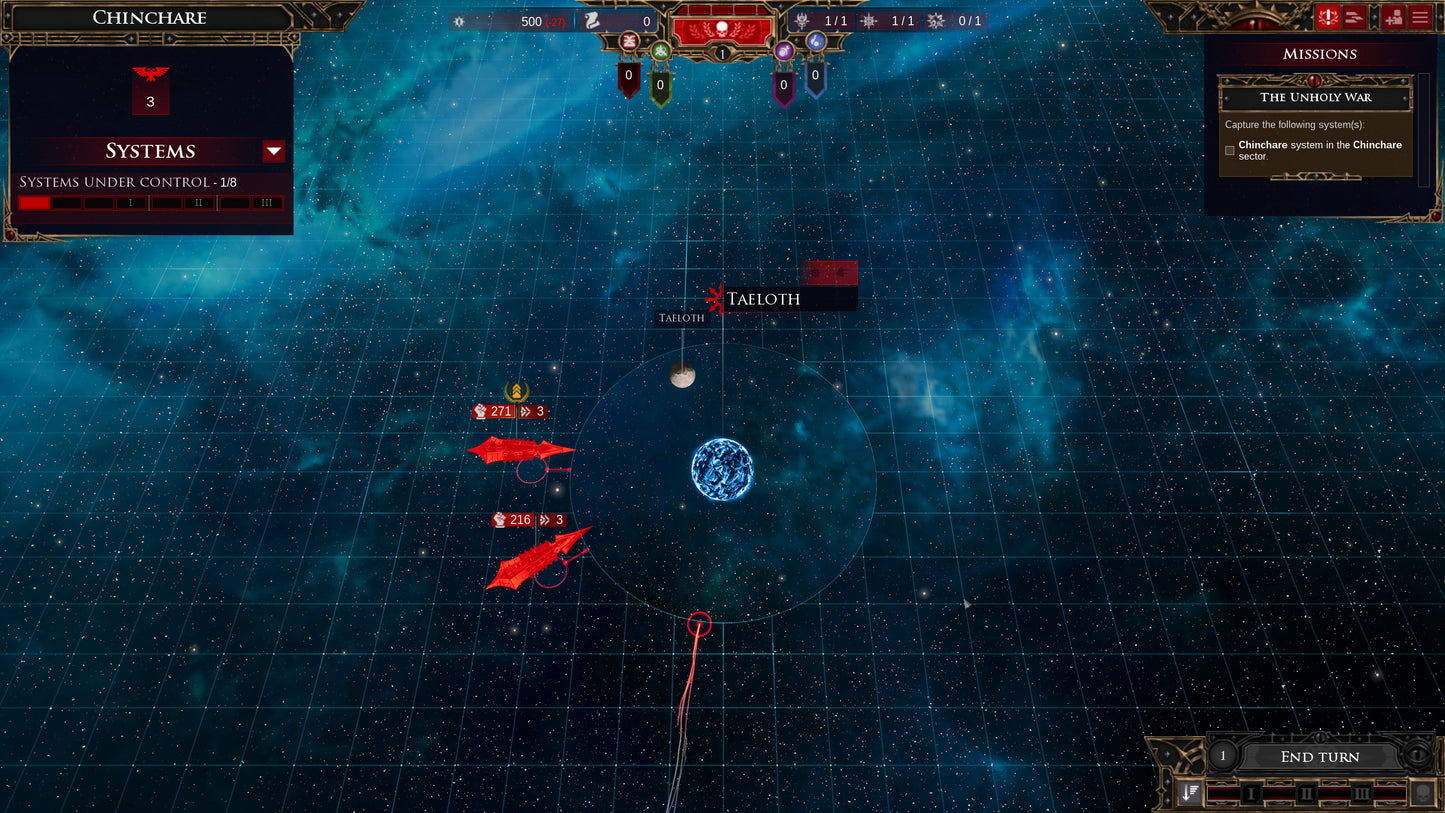Select the Missions panel header
Viewport: 1445px width, 813px height.
(x=1318, y=53)
